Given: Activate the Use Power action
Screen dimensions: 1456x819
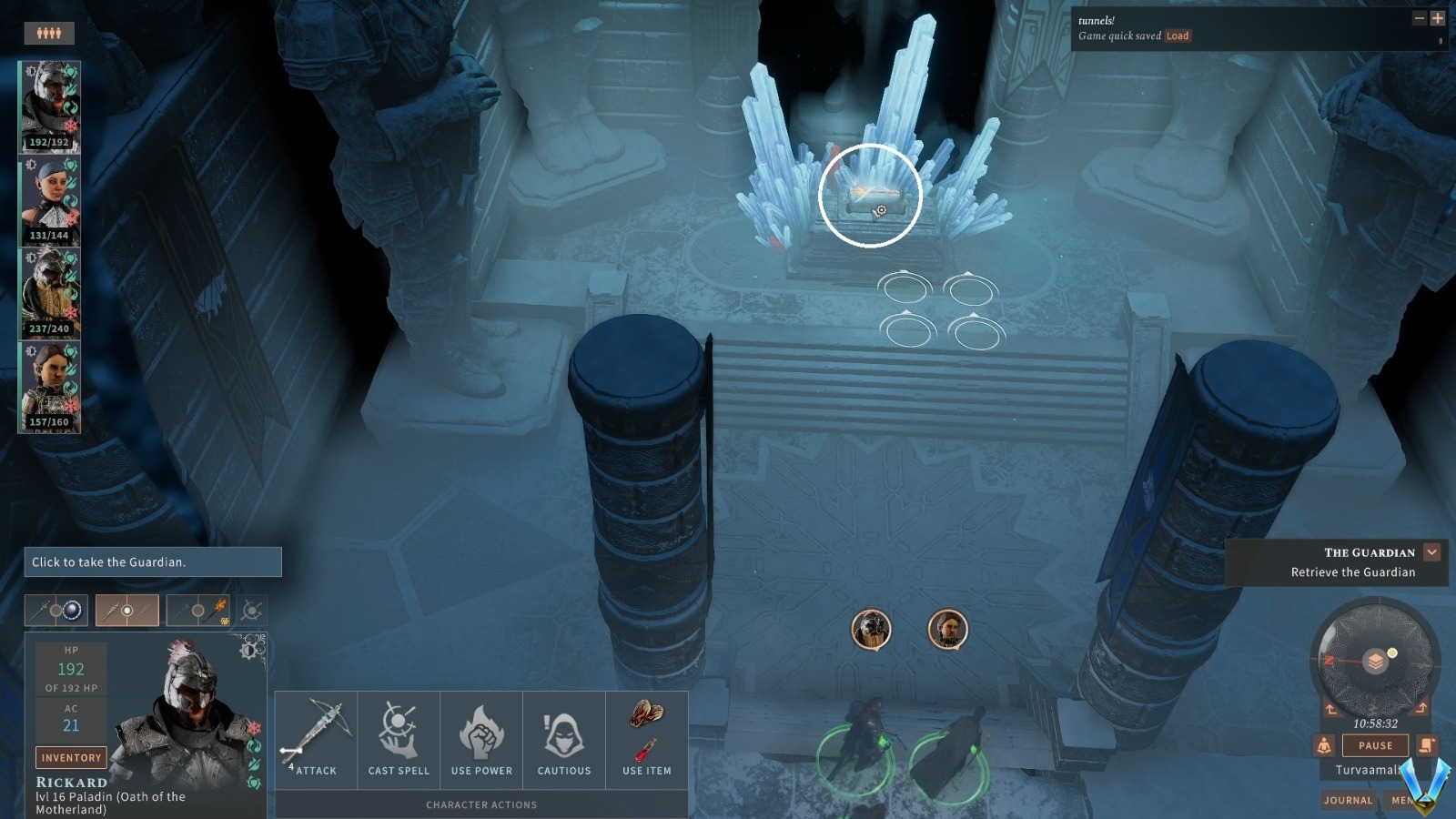Looking at the screenshot, I should (x=480, y=737).
